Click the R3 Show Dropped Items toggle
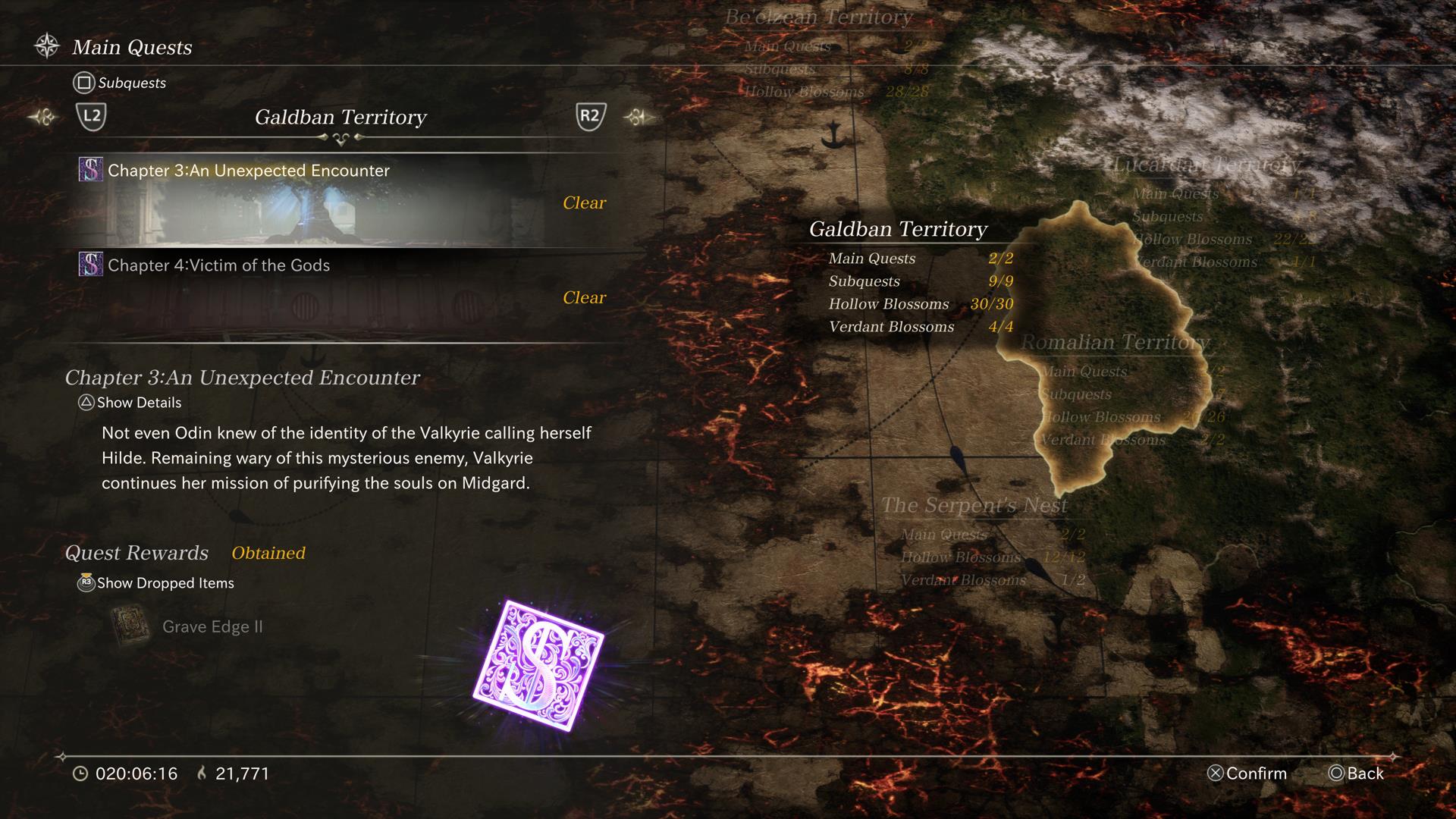The image size is (1456, 819). 86,583
